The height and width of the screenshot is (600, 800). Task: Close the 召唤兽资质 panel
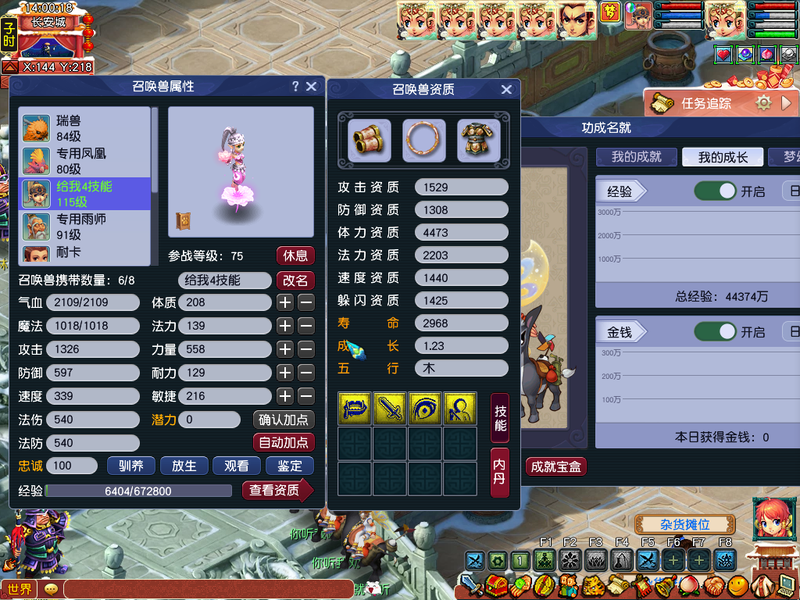506,90
